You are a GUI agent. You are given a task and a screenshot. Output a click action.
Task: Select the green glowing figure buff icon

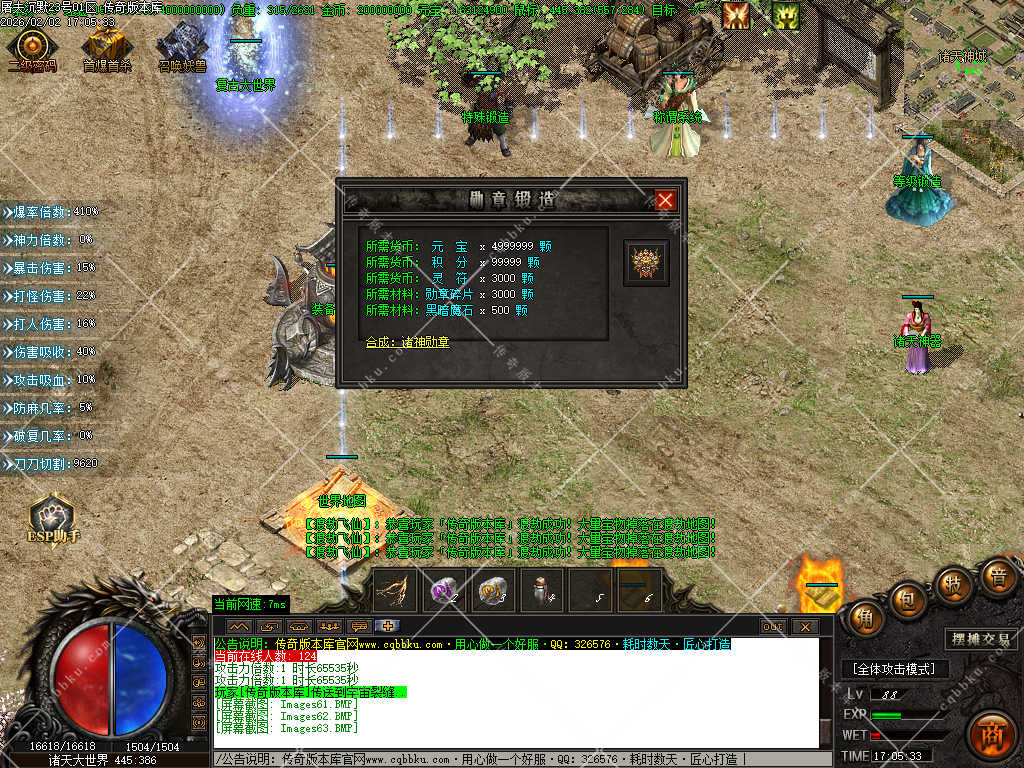point(786,15)
